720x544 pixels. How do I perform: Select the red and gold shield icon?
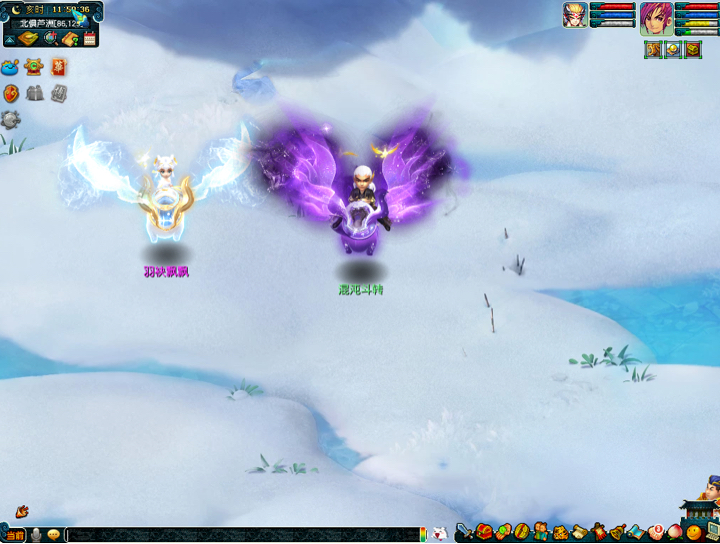click(x=12, y=93)
